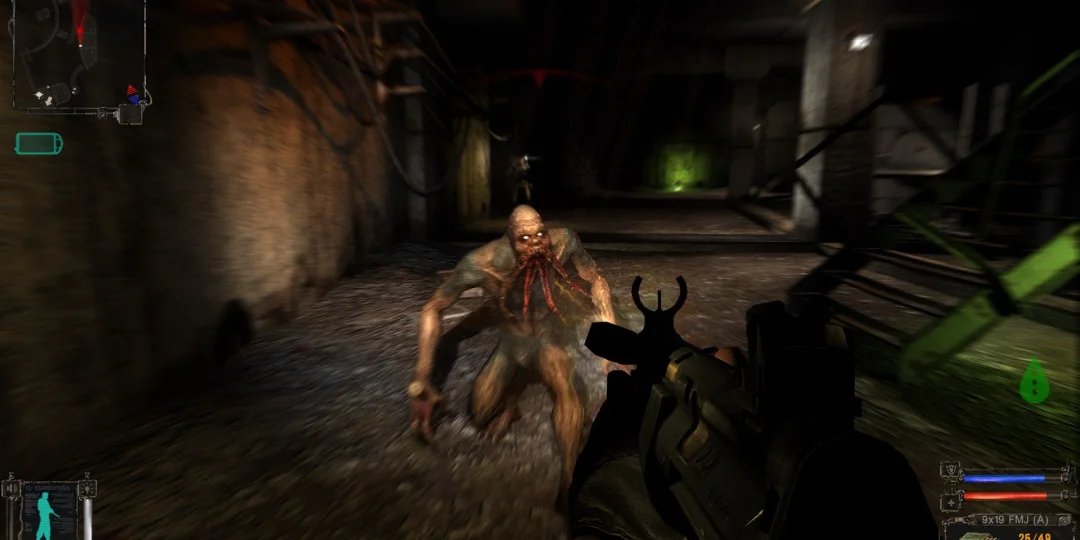Click the lightbulb visibility indicator icon
The image size is (1080, 540).
(x=88, y=490)
